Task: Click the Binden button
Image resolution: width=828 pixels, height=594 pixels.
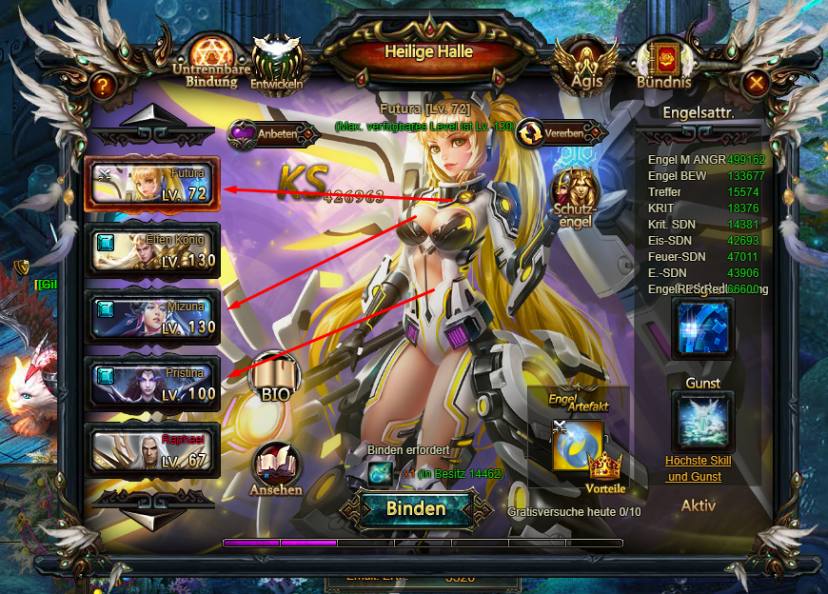Action: [415, 508]
